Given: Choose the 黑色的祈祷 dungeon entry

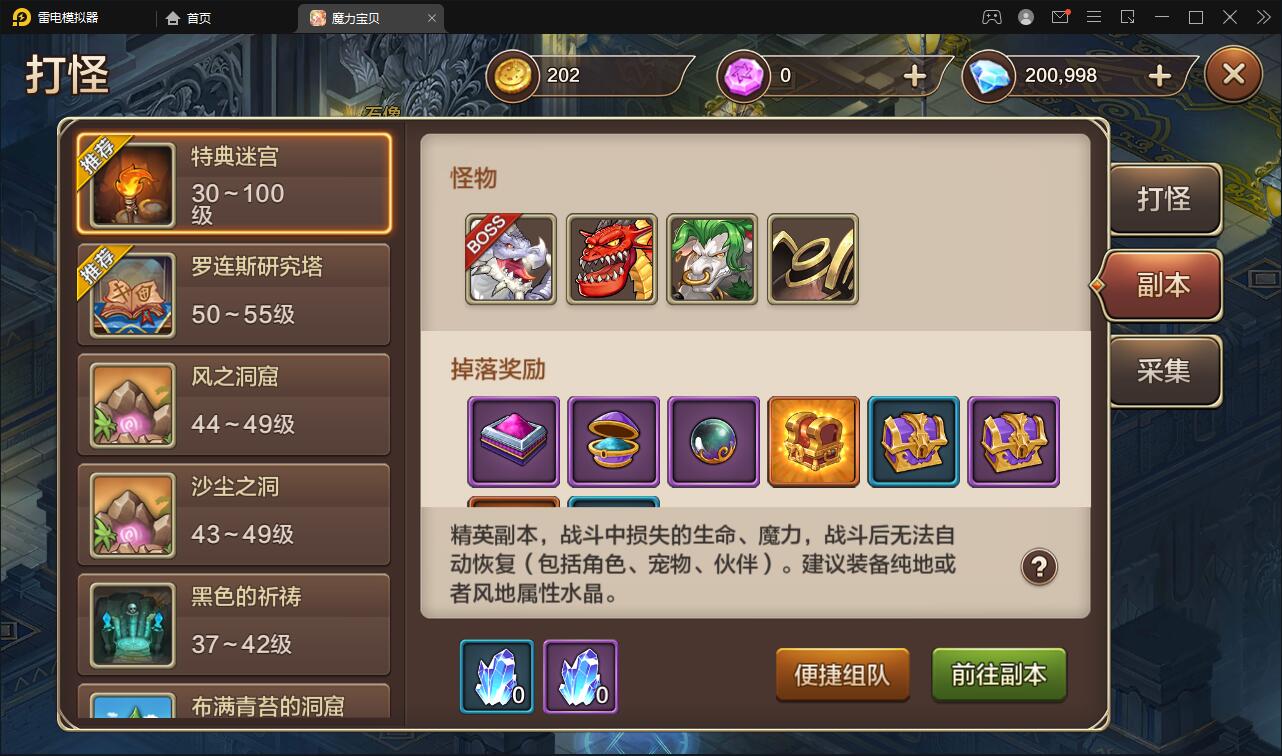Looking at the screenshot, I should coord(234,624).
